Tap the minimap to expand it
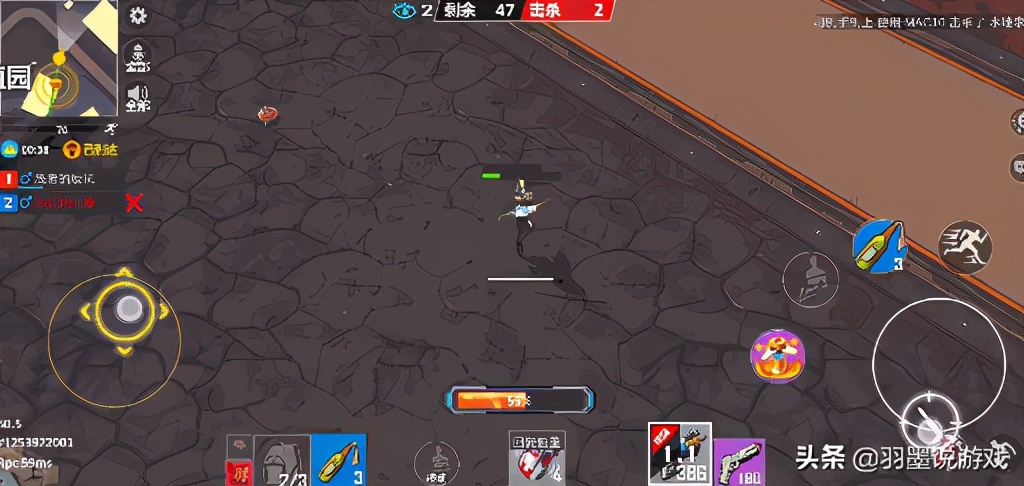Screen dimensions: 1024x486 [x=58, y=62]
